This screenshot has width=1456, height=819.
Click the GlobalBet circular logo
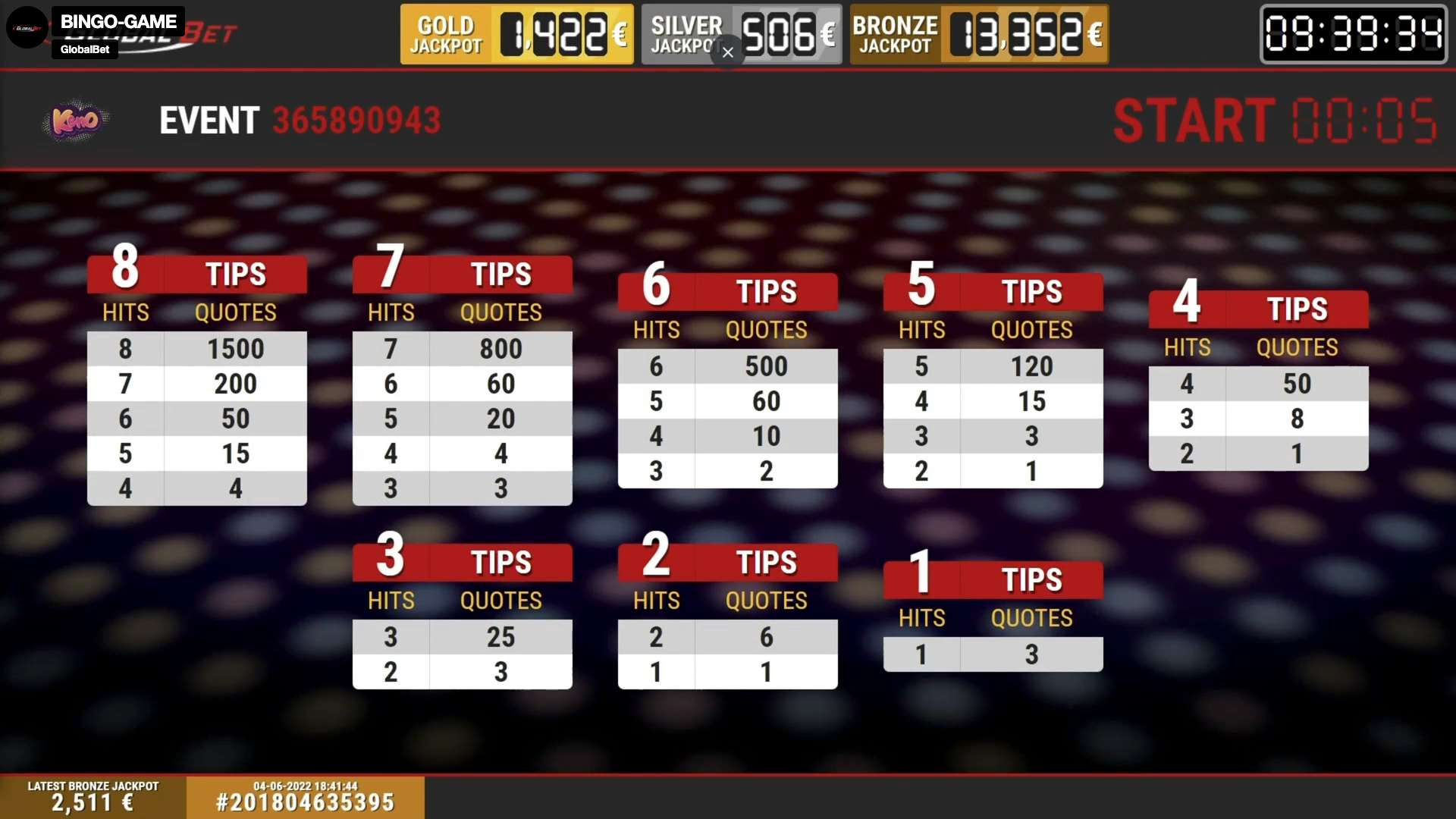pos(27,27)
